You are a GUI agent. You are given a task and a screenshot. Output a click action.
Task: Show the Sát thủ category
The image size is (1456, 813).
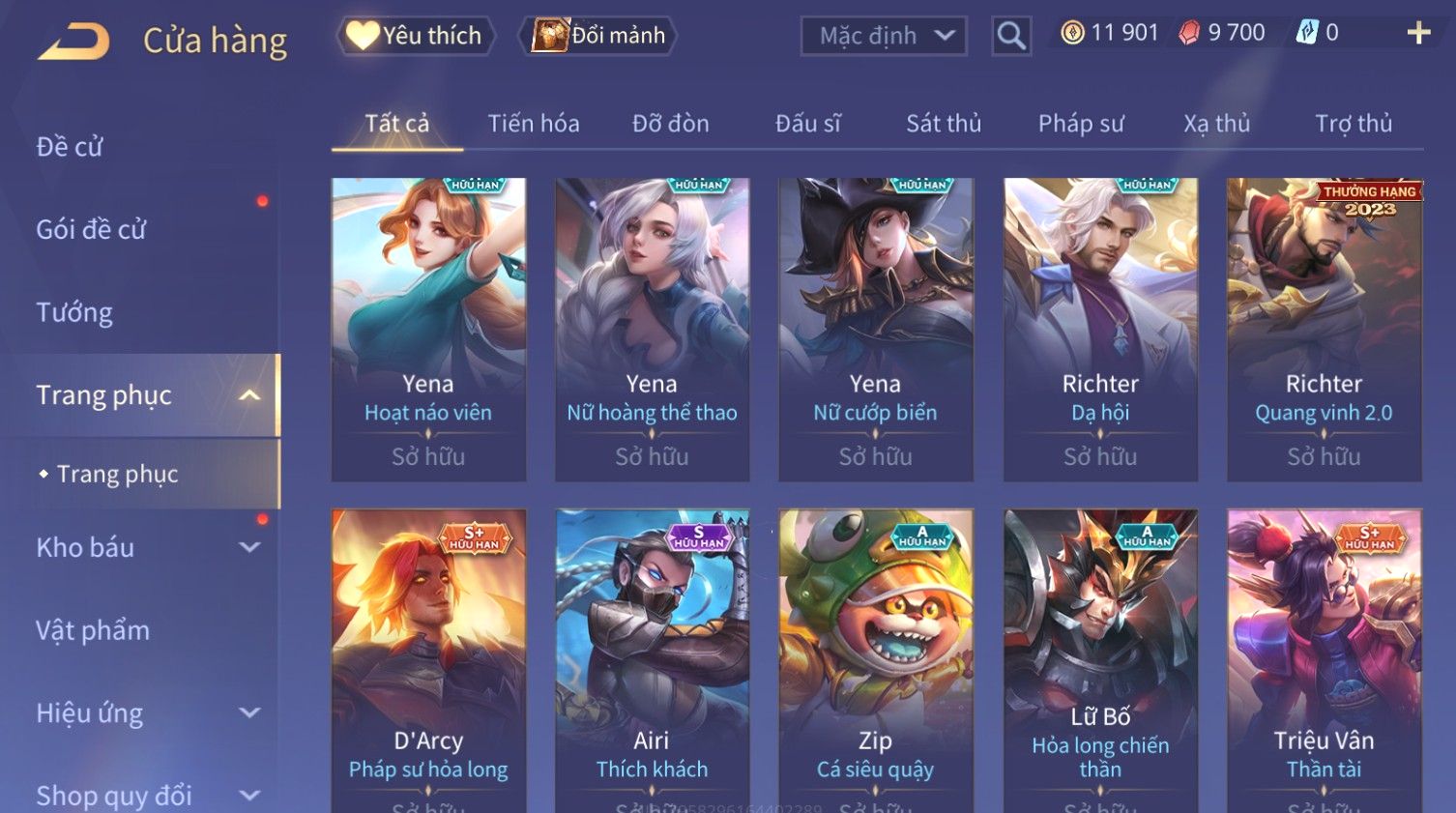click(x=944, y=124)
